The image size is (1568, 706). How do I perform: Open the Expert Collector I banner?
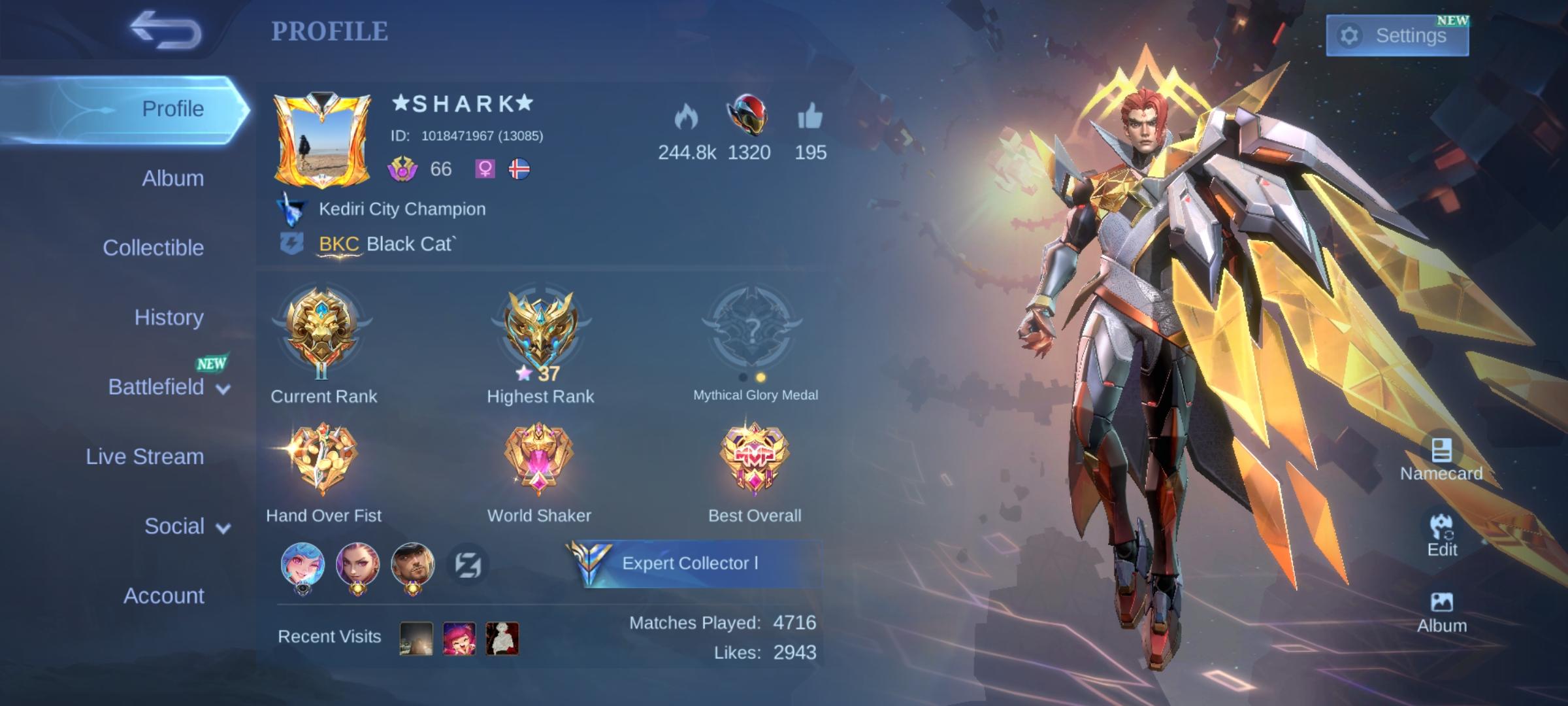click(693, 563)
